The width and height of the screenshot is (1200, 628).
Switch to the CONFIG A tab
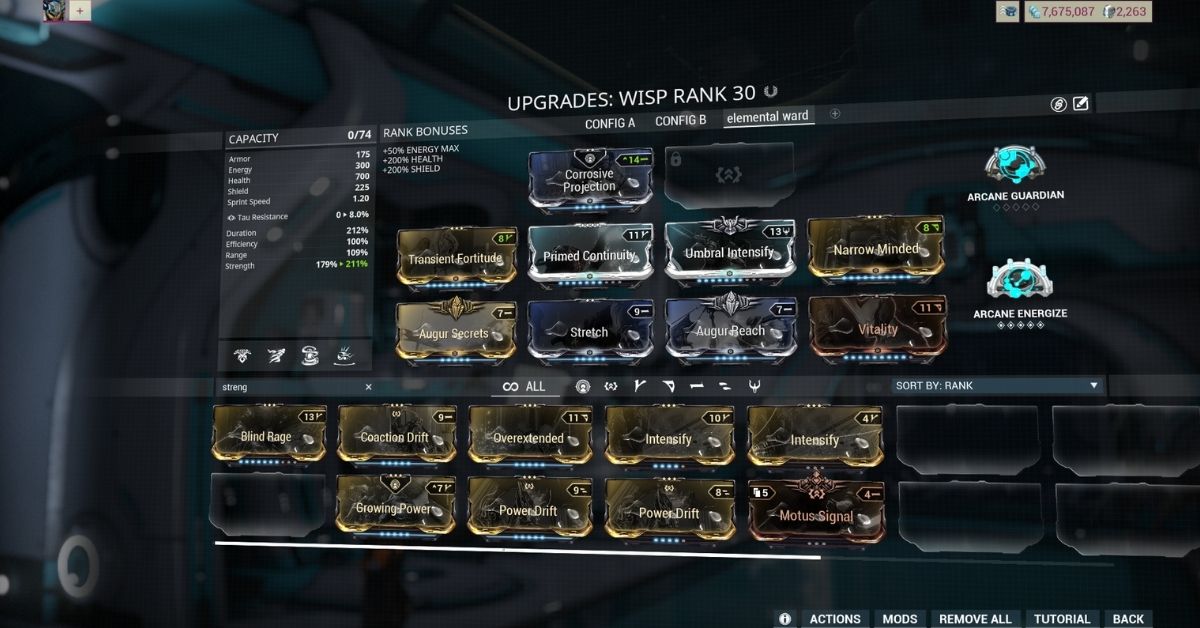click(609, 122)
